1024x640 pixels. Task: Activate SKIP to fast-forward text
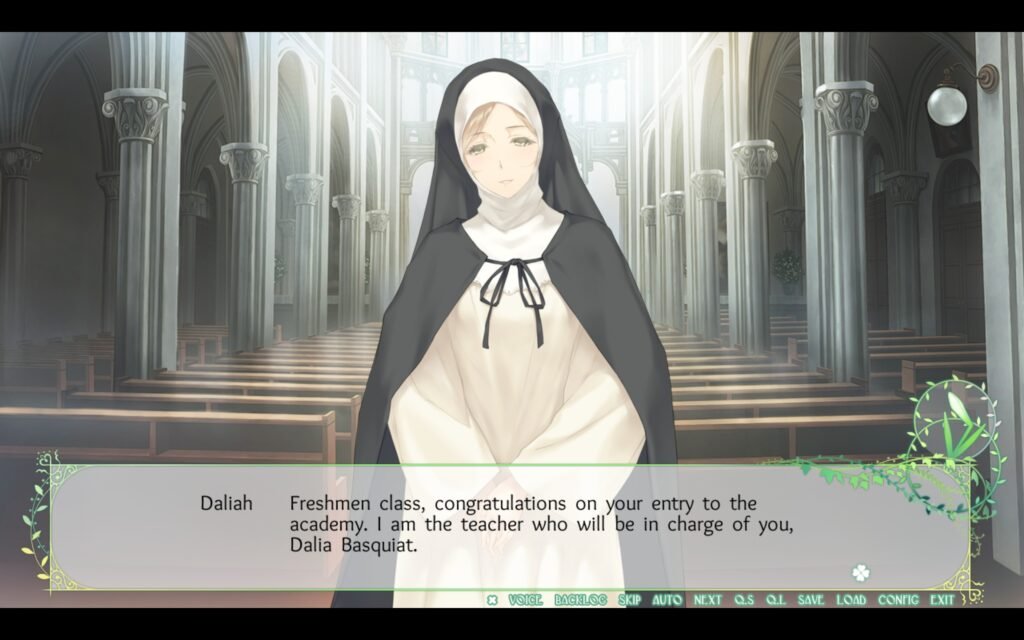[630, 600]
